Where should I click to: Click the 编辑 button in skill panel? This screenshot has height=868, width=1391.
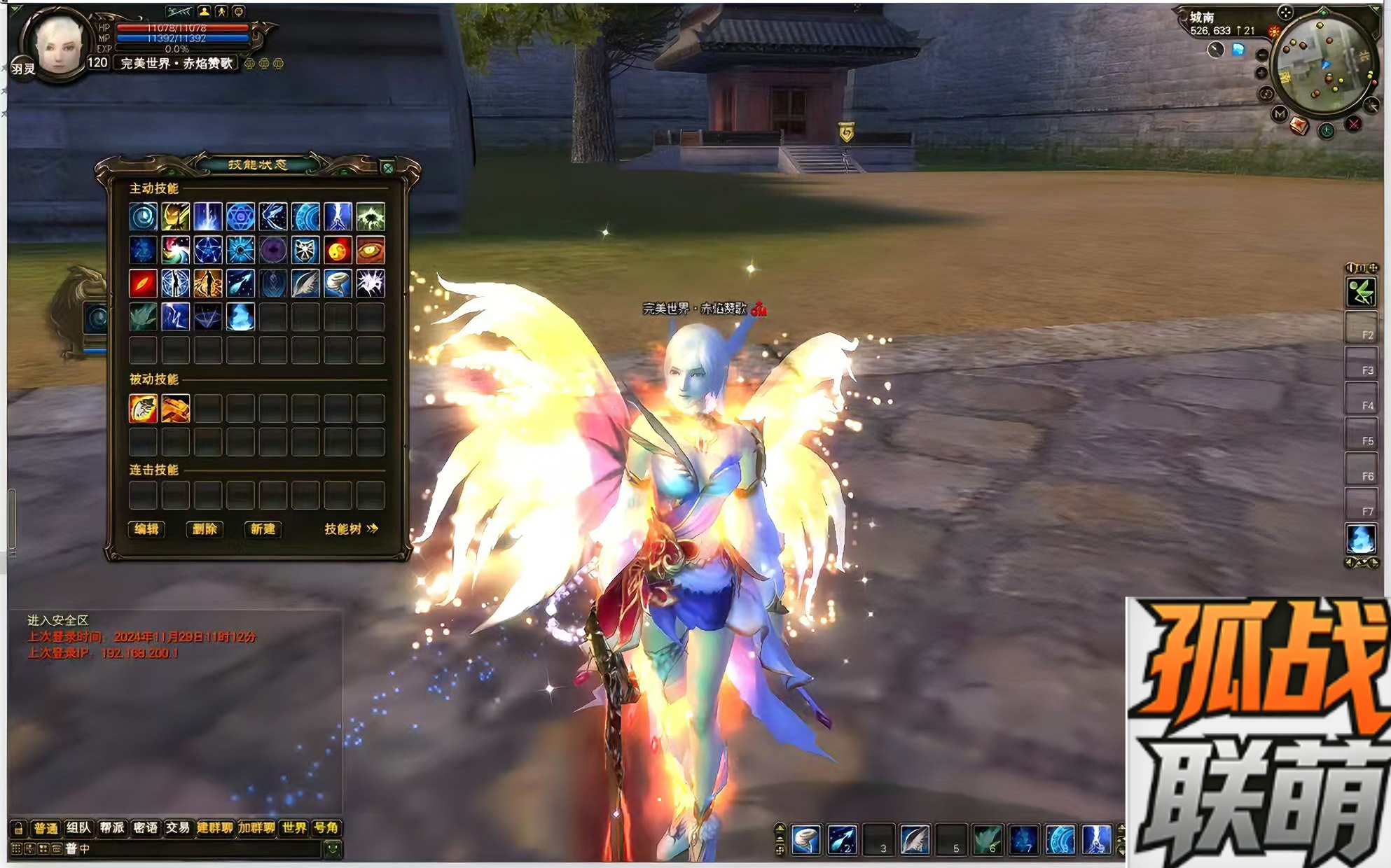146,529
